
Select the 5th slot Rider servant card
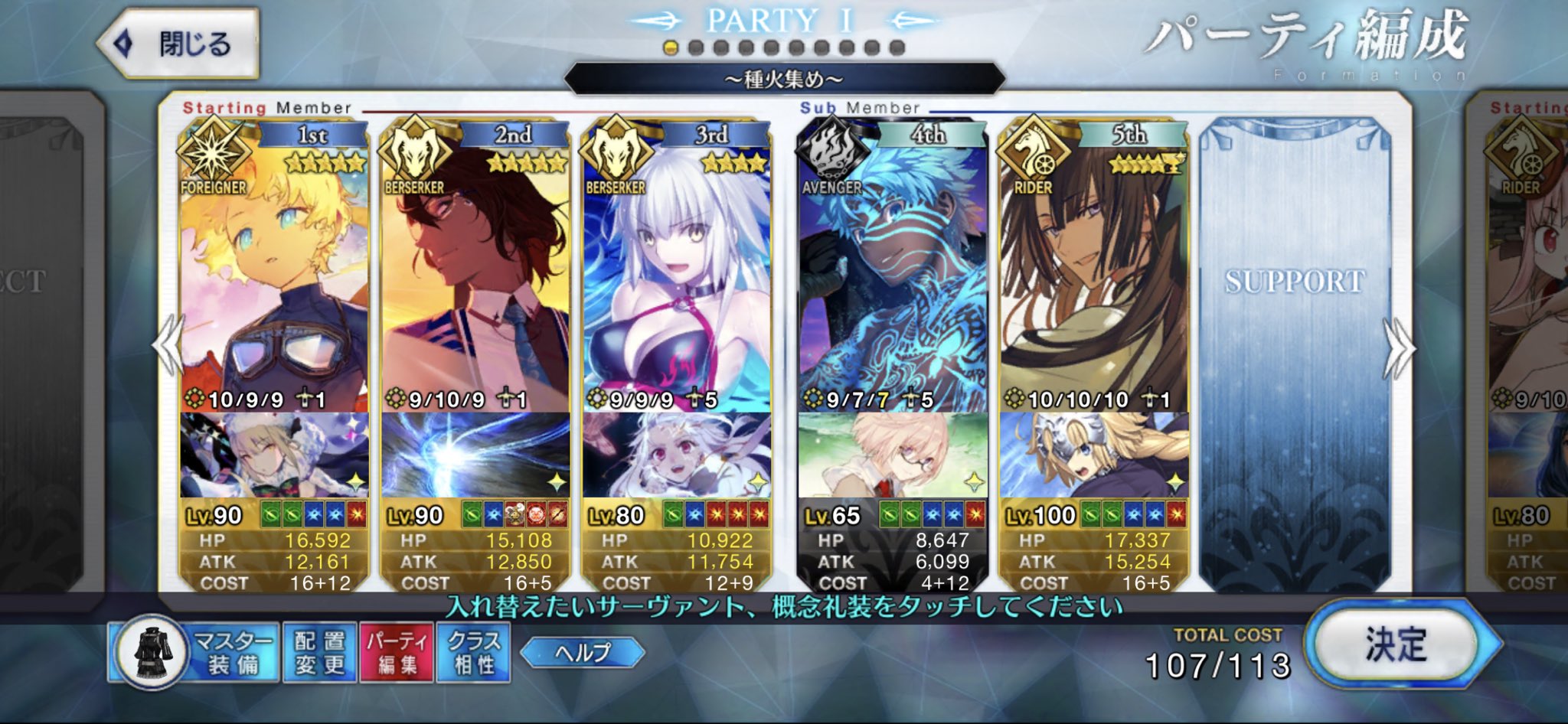tap(1093, 276)
